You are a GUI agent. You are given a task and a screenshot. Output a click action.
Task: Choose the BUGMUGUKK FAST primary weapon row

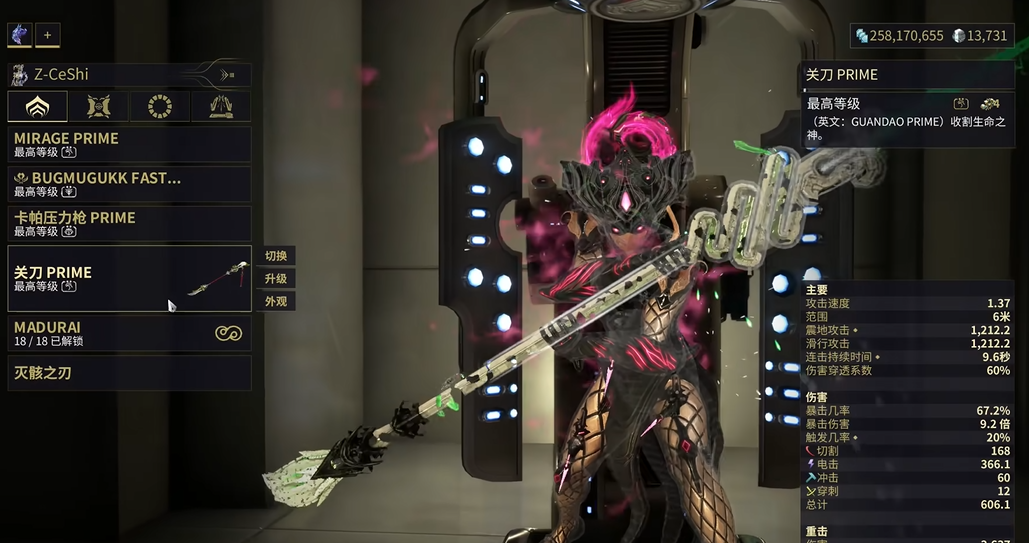tap(129, 184)
